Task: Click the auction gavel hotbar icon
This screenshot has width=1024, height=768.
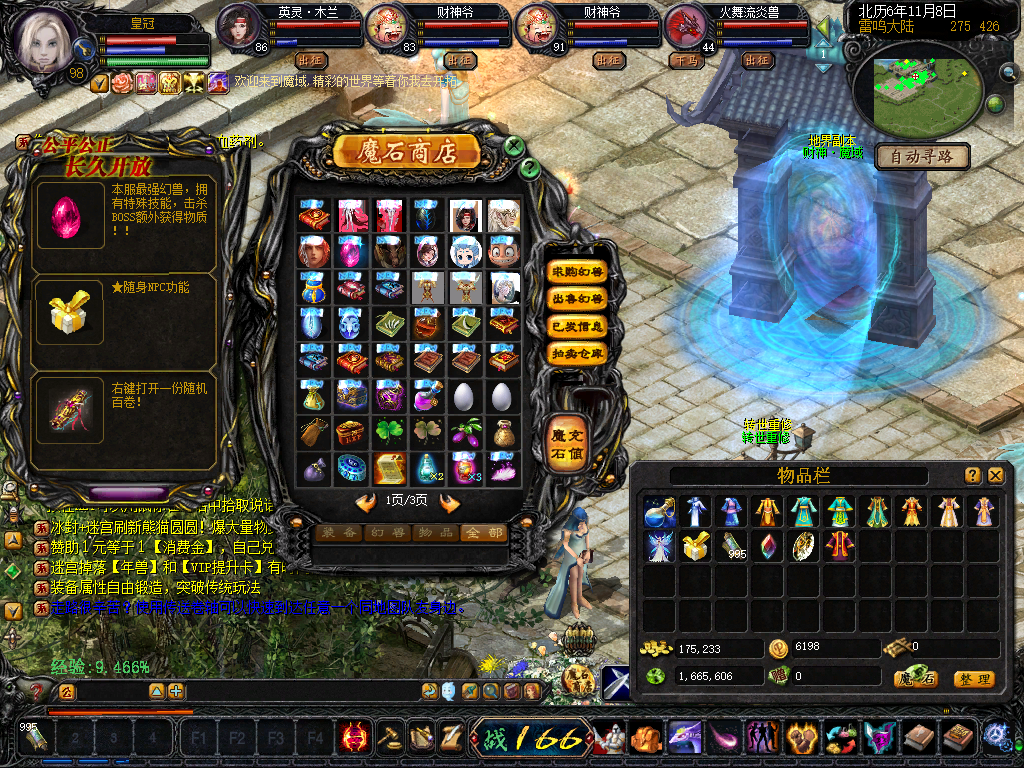Action: pyautogui.click(x=389, y=738)
